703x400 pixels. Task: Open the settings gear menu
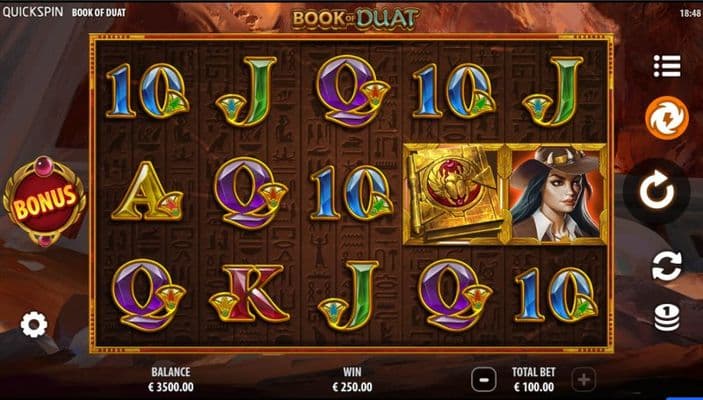34,324
